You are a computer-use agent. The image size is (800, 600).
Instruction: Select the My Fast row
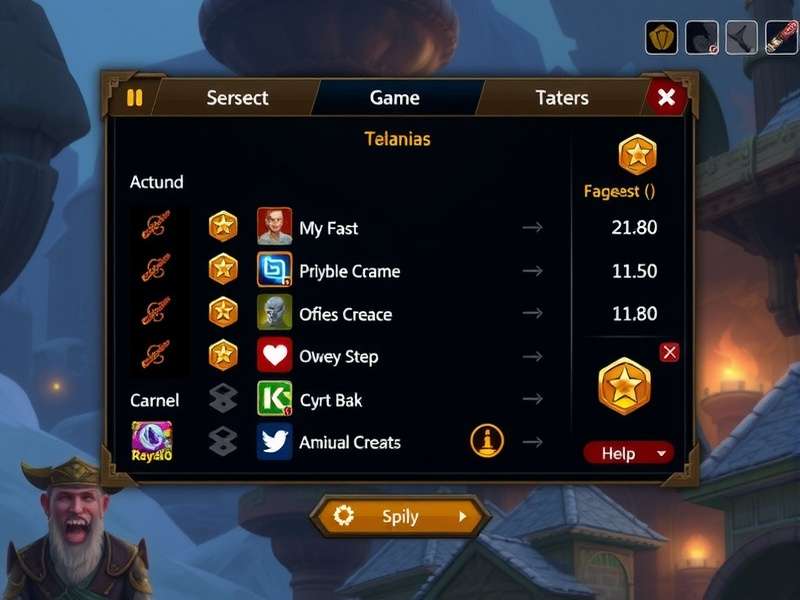[x=328, y=228]
